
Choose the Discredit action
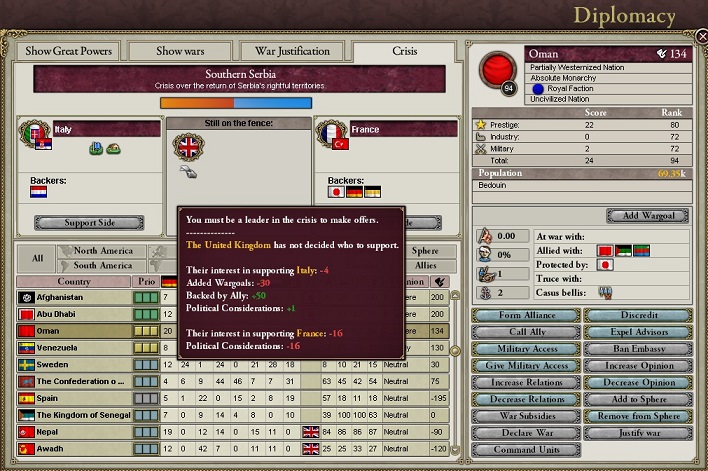[x=636, y=316]
